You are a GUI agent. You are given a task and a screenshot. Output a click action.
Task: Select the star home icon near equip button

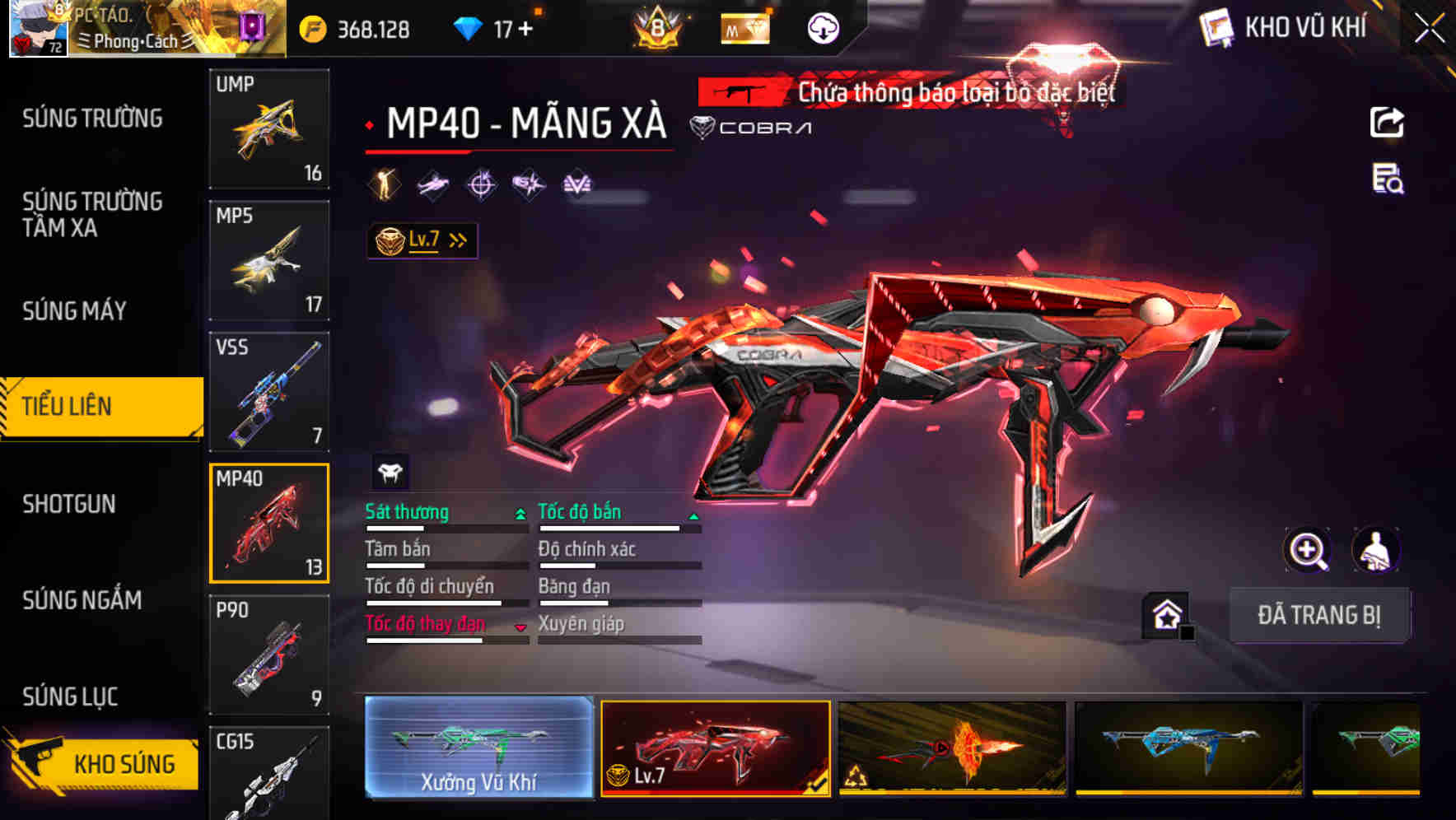(1165, 614)
